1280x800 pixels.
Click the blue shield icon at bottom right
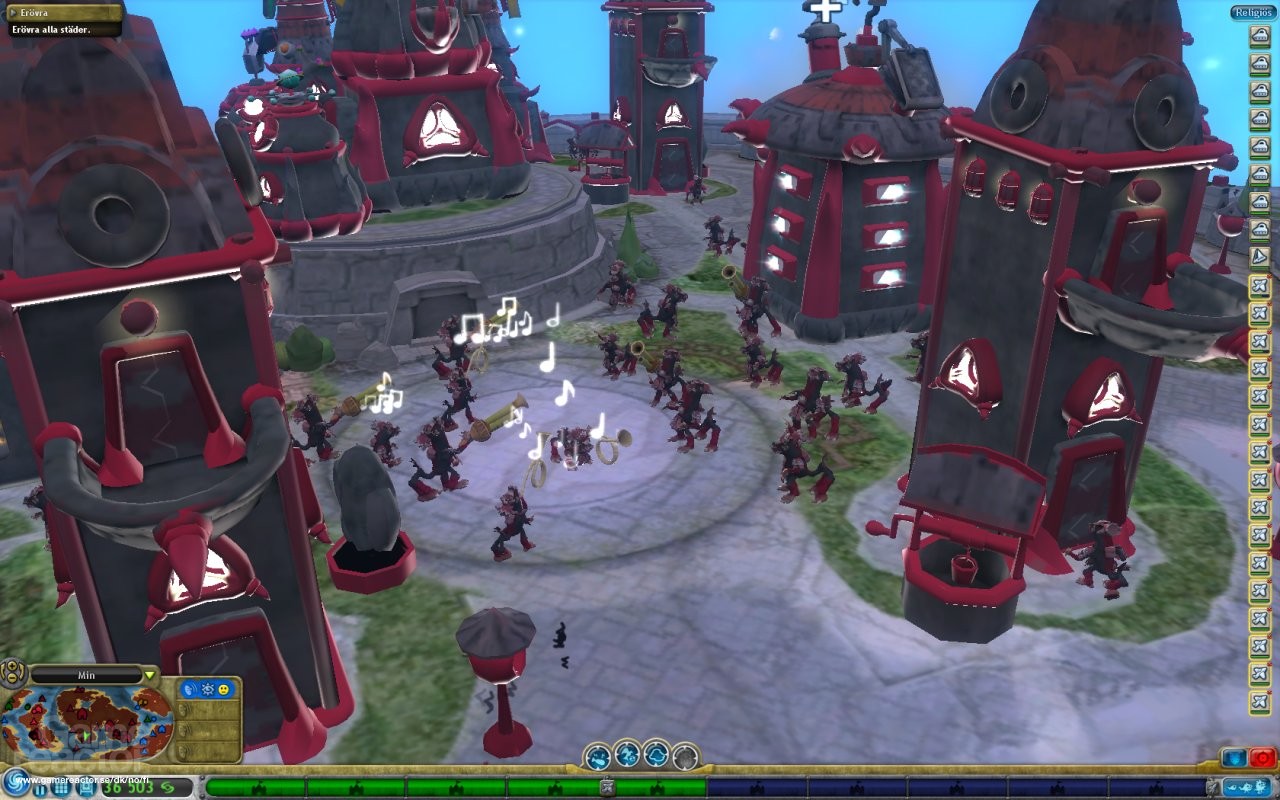point(1234,758)
